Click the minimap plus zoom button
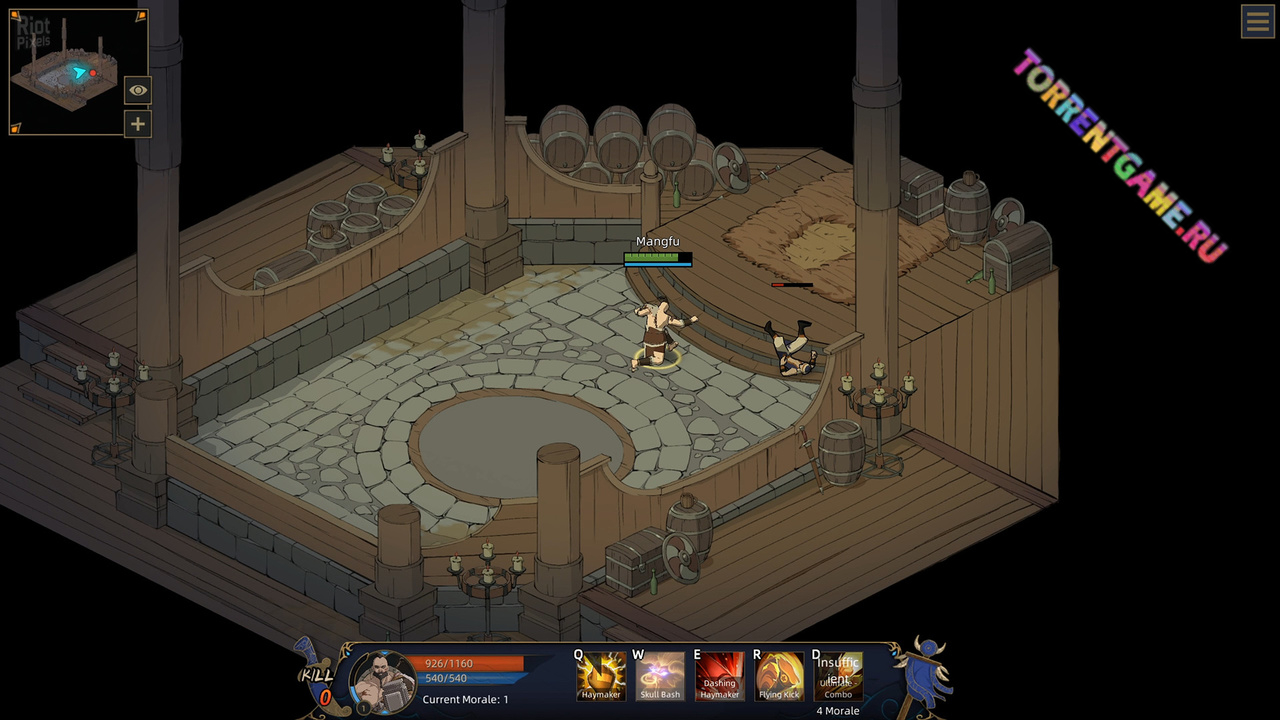The width and height of the screenshot is (1280, 720). (x=138, y=124)
